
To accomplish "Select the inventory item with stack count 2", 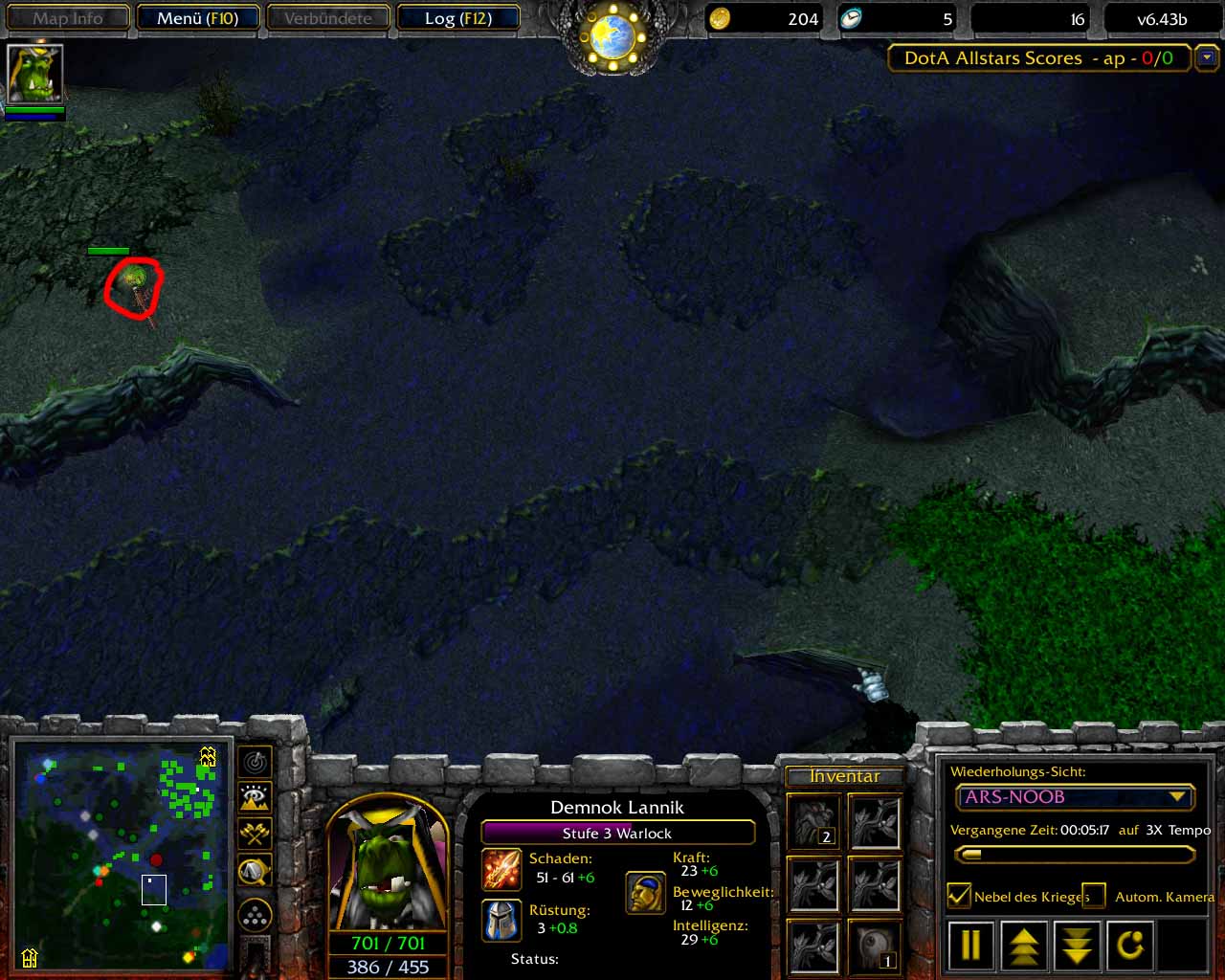I will 813,822.
